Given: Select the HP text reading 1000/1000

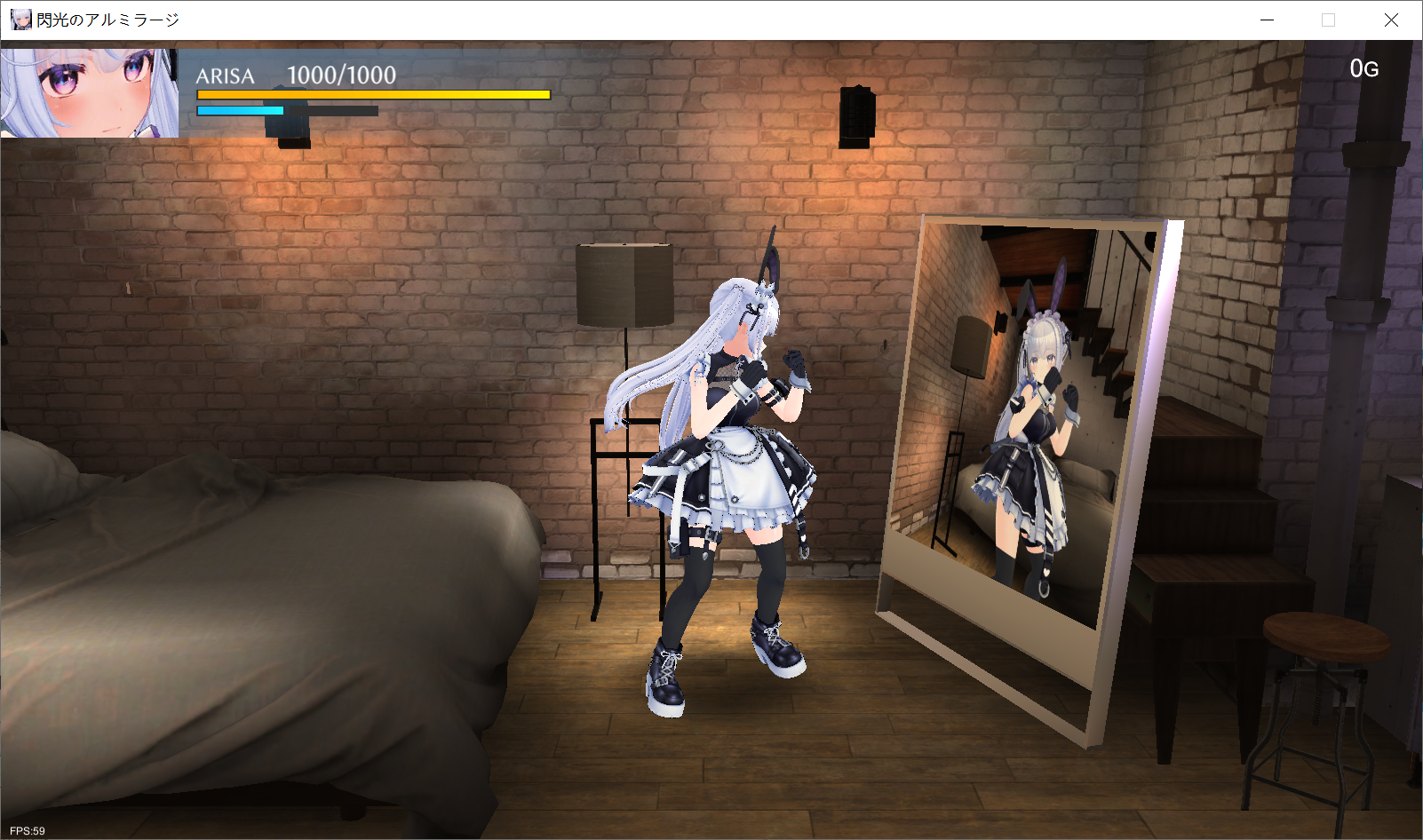Looking at the screenshot, I should [340, 75].
